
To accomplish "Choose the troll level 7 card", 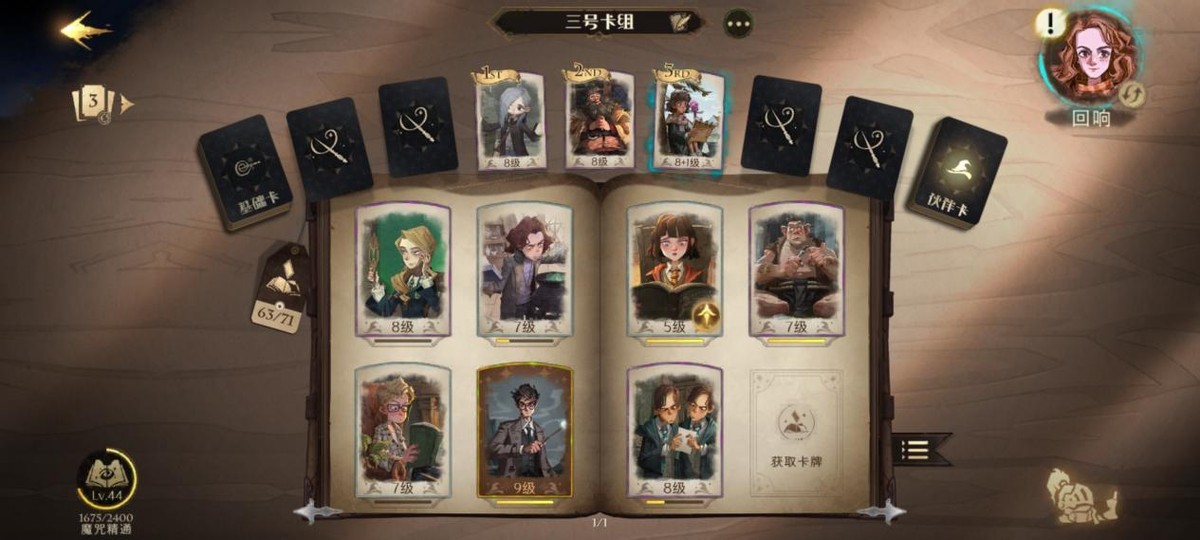I will (x=796, y=270).
